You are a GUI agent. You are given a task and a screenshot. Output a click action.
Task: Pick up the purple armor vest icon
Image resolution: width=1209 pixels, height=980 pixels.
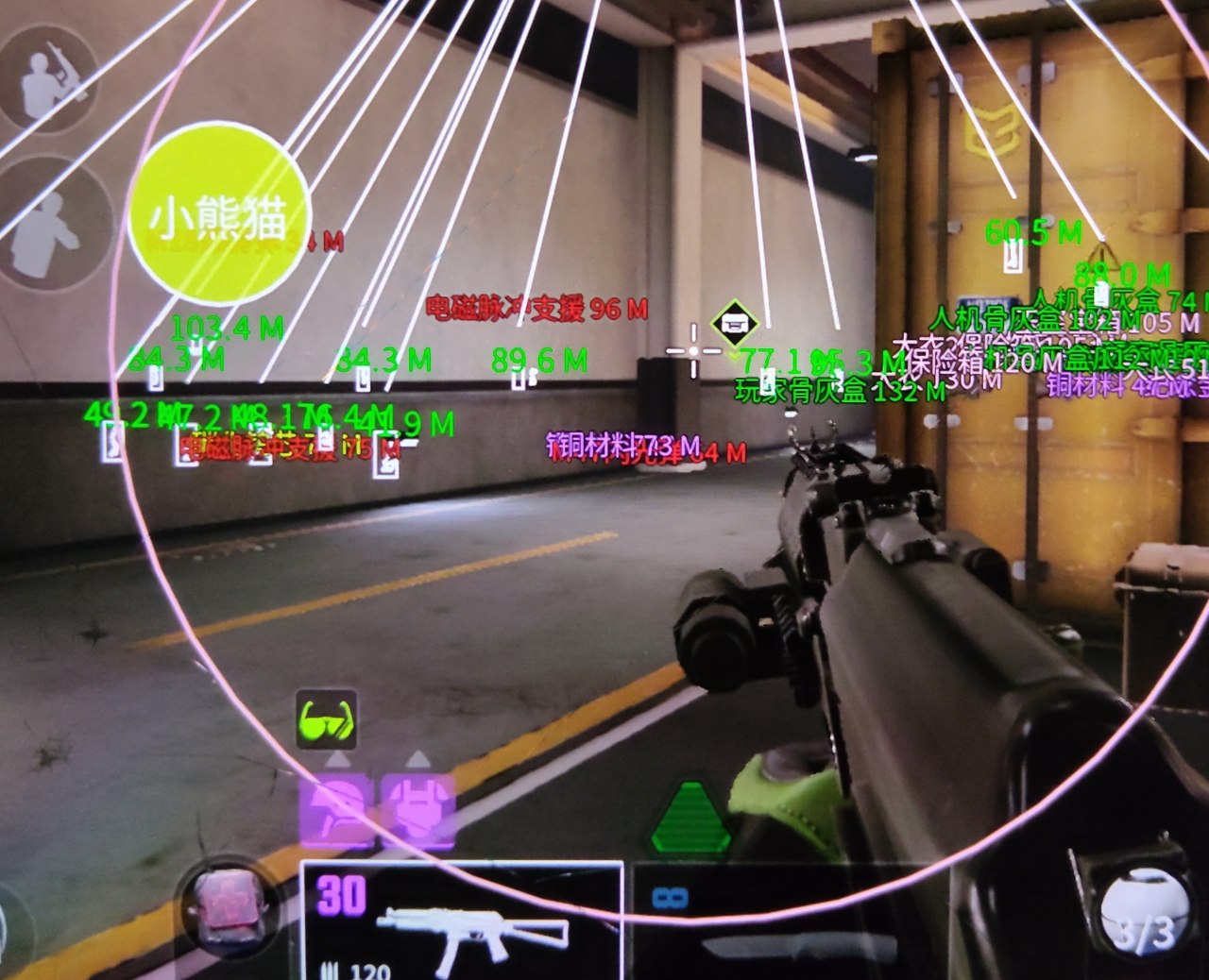click(x=418, y=810)
